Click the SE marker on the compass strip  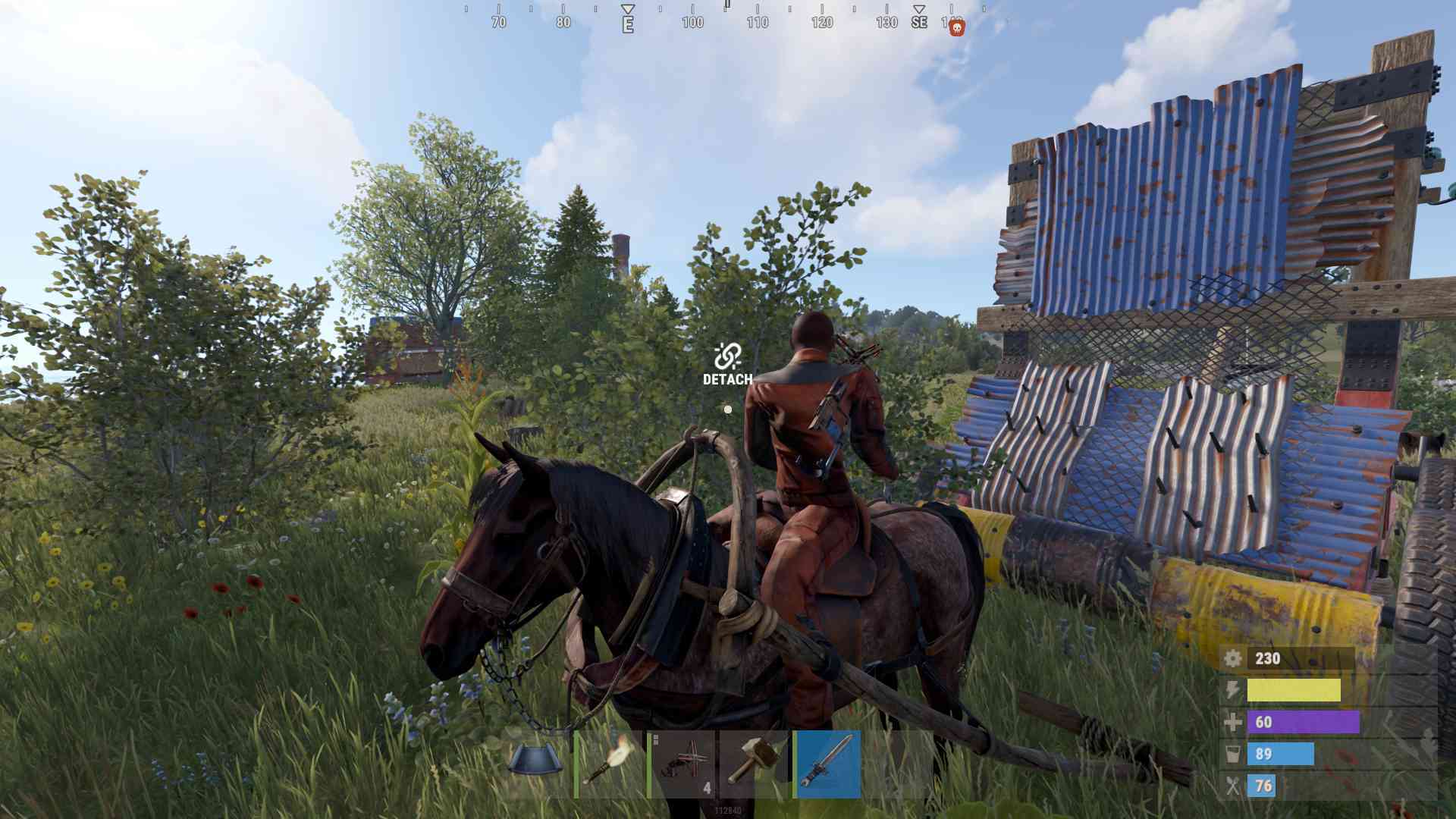click(918, 22)
